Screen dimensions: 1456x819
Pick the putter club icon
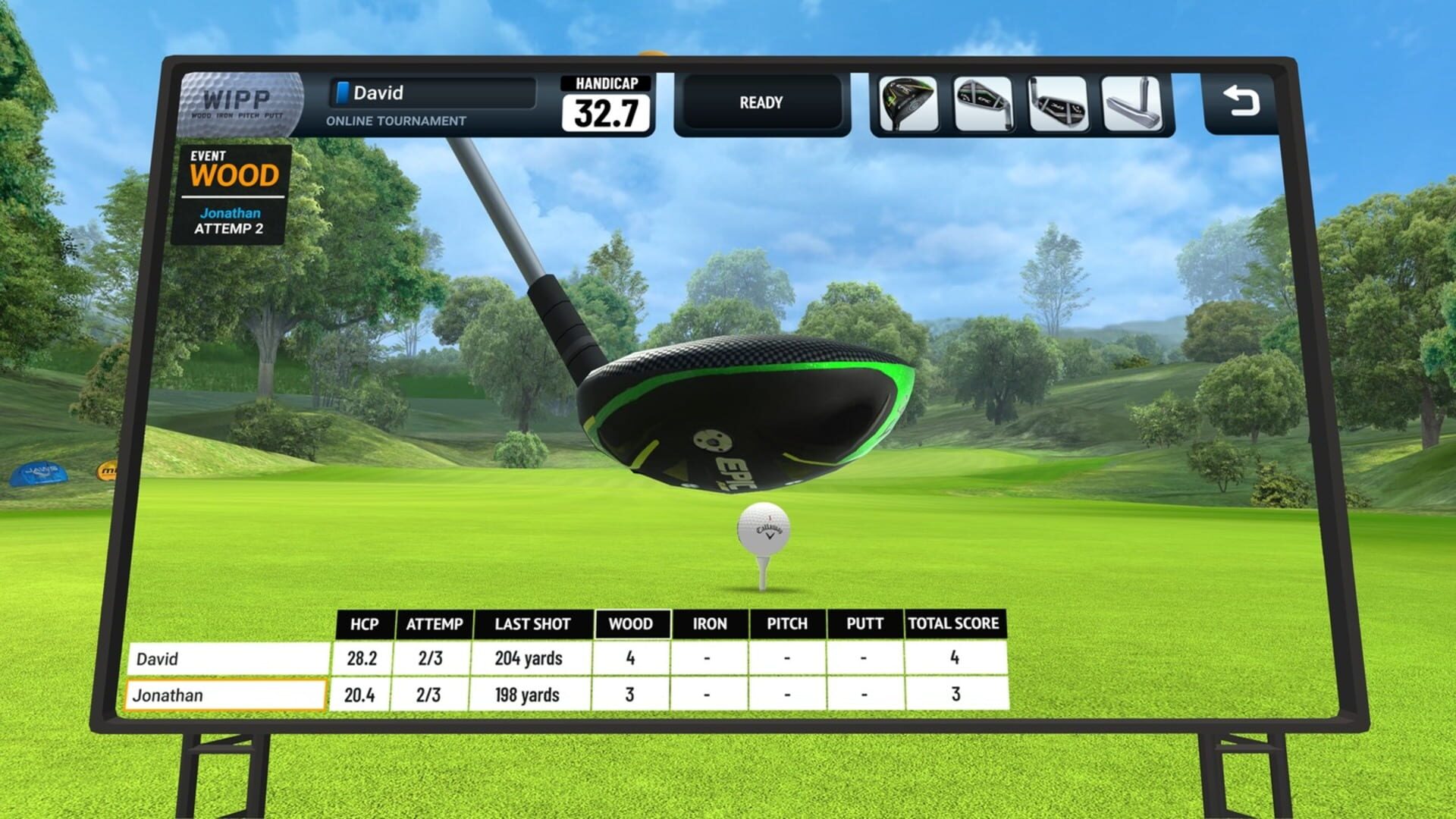tap(1132, 102)
